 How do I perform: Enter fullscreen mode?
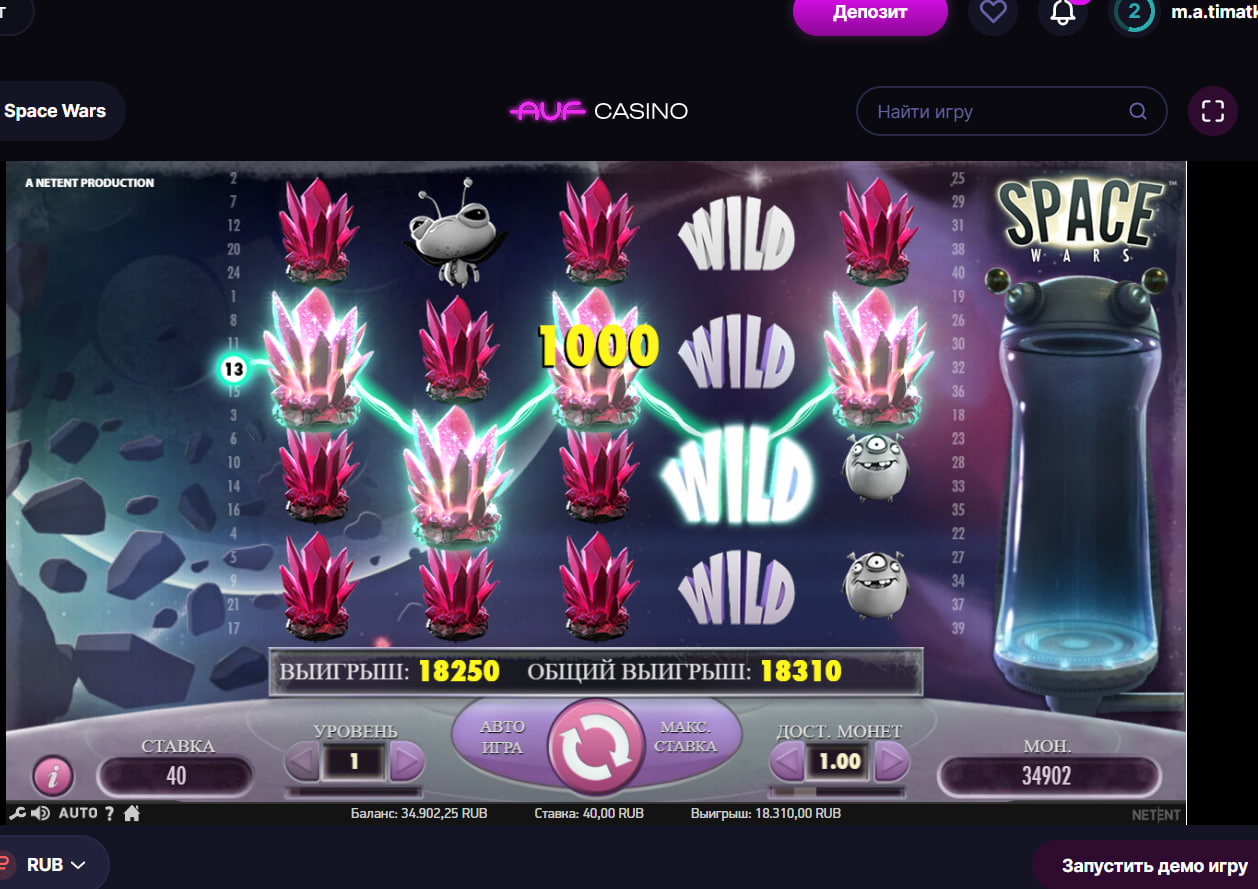click(1212, 111)
